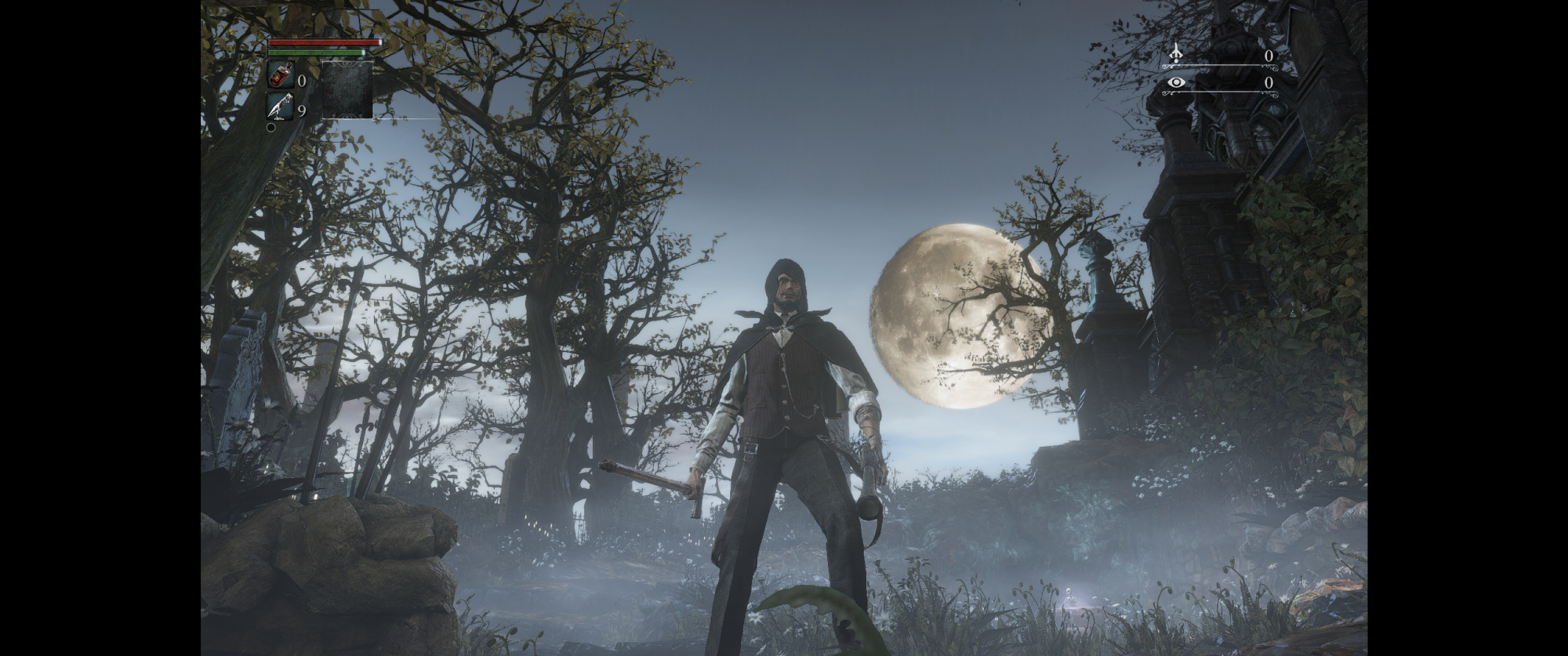Click the Blood Echoes icon
The image size is (1568, 656).
1175,53
